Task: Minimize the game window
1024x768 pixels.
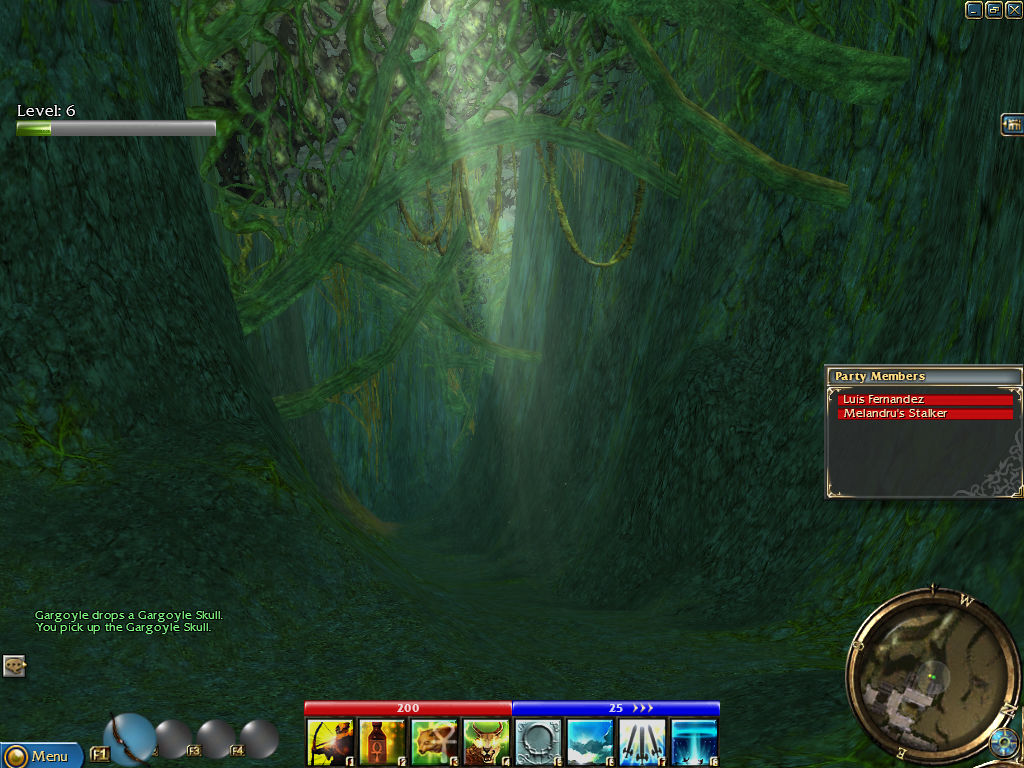Action: pyautogui.click(x=974, y=10)
